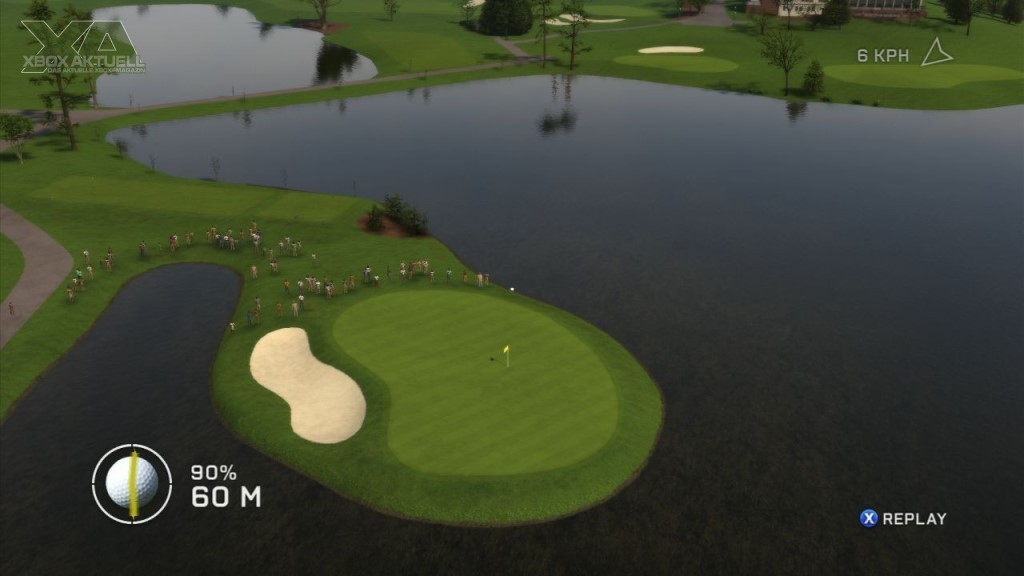
Task: Select the wind direction arrow
Action: tap(936, 53)
